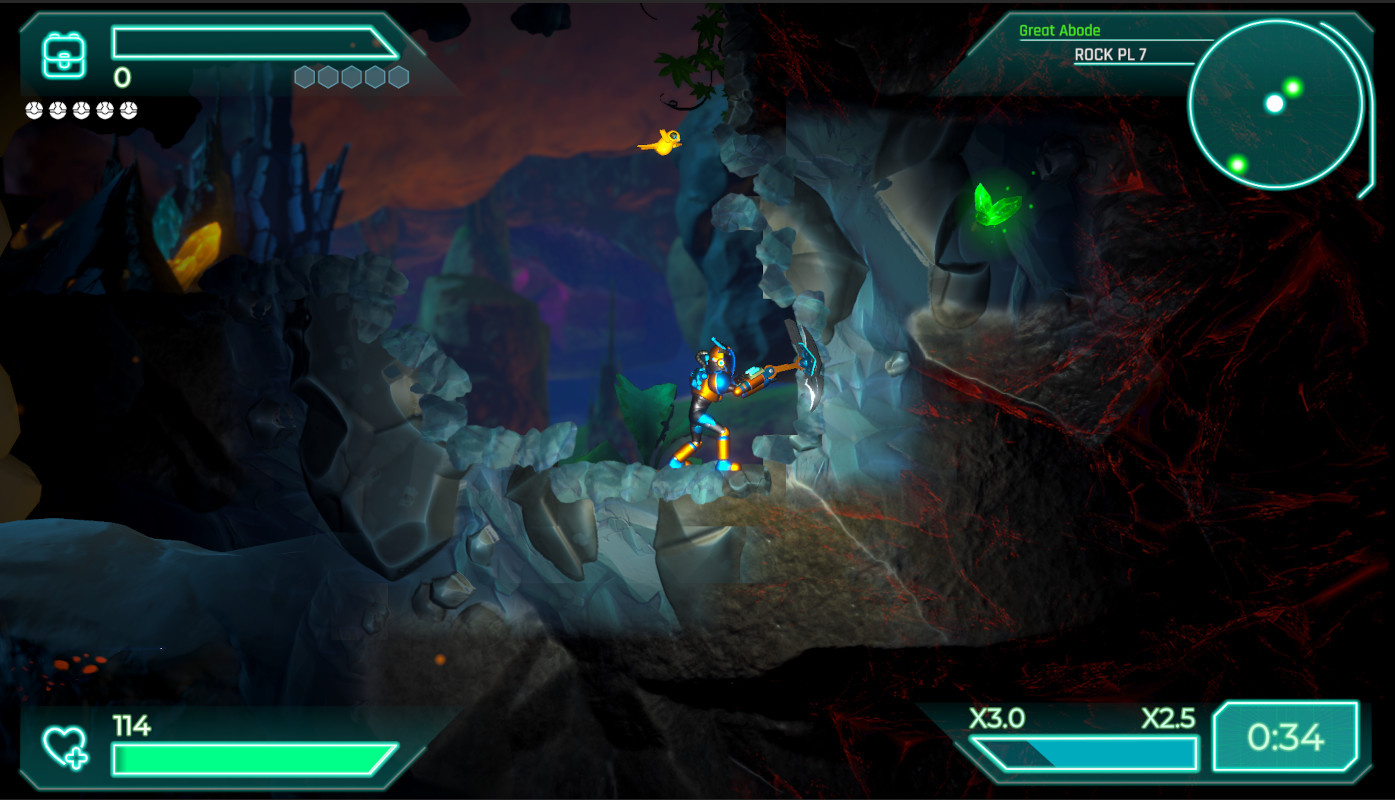1395x800 pixels.
Task: Click the Great Abode location label
Action: point(1059,31)
